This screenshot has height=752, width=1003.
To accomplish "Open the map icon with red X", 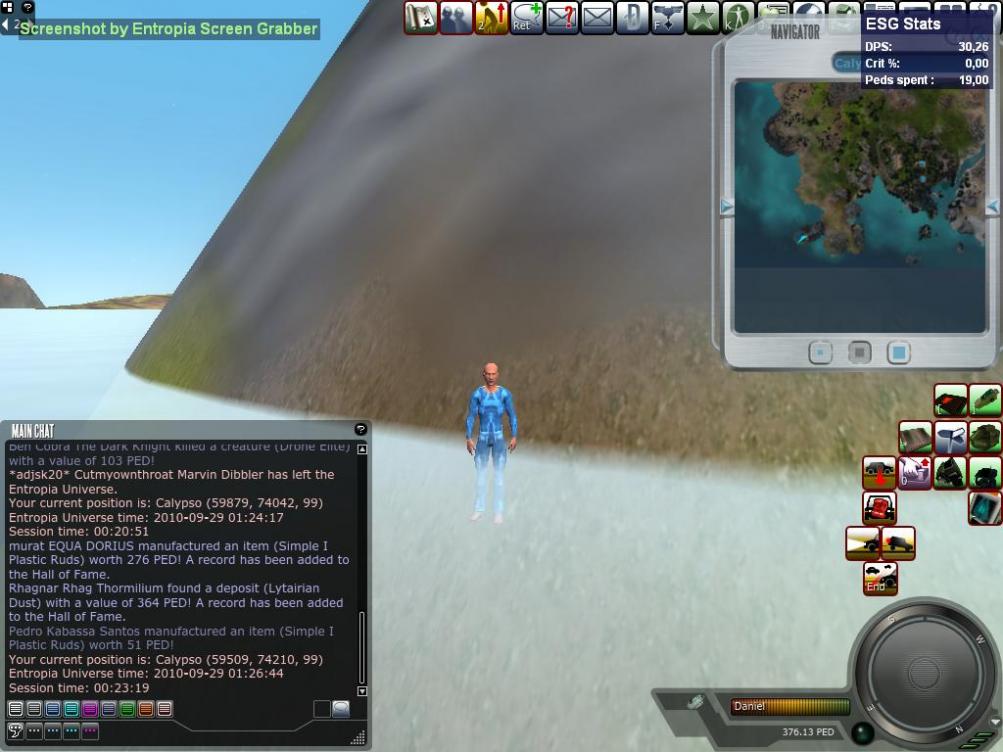I will coord(421,17).
